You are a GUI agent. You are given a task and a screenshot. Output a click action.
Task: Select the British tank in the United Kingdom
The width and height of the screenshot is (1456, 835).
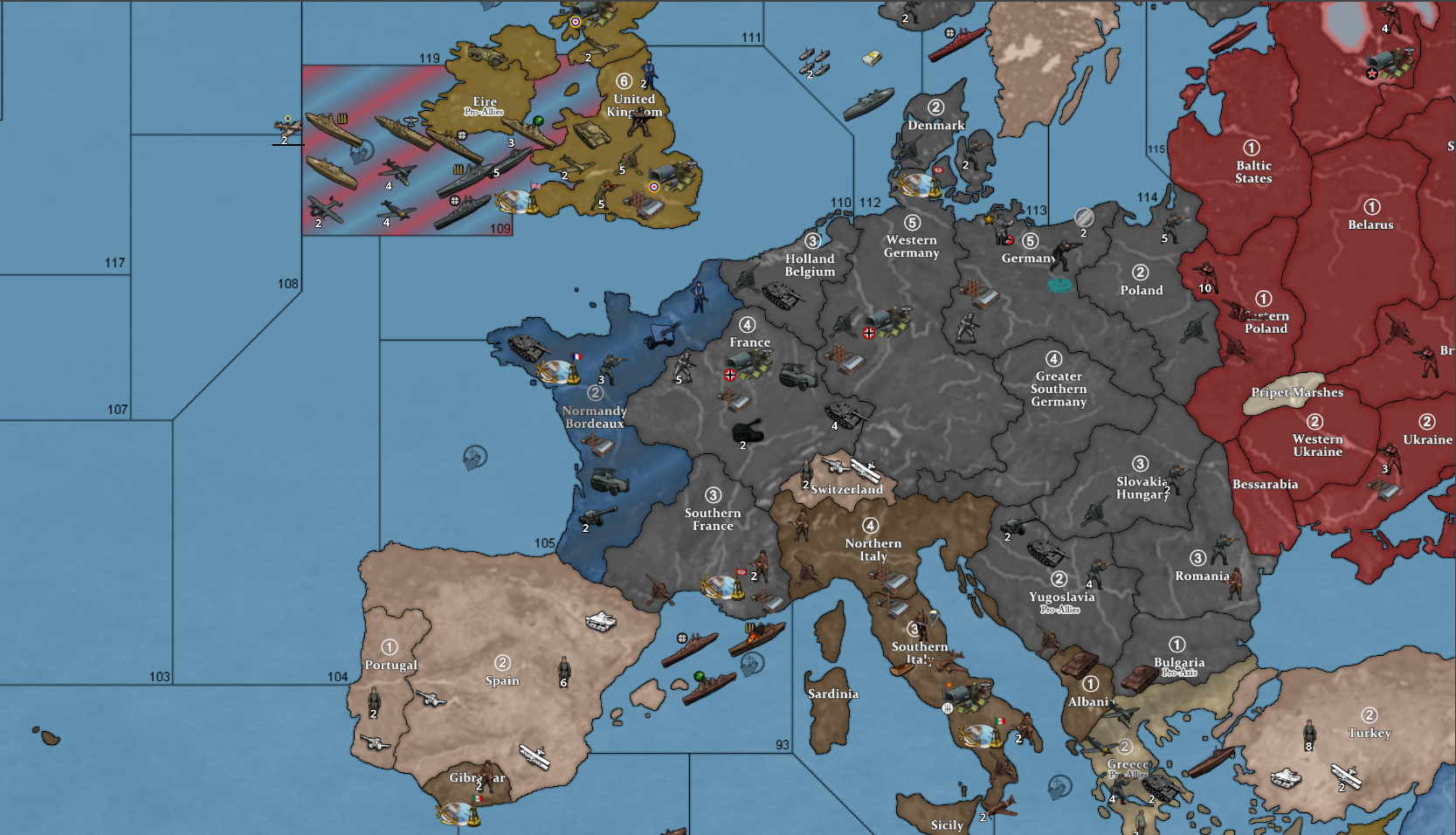[592, 133]
